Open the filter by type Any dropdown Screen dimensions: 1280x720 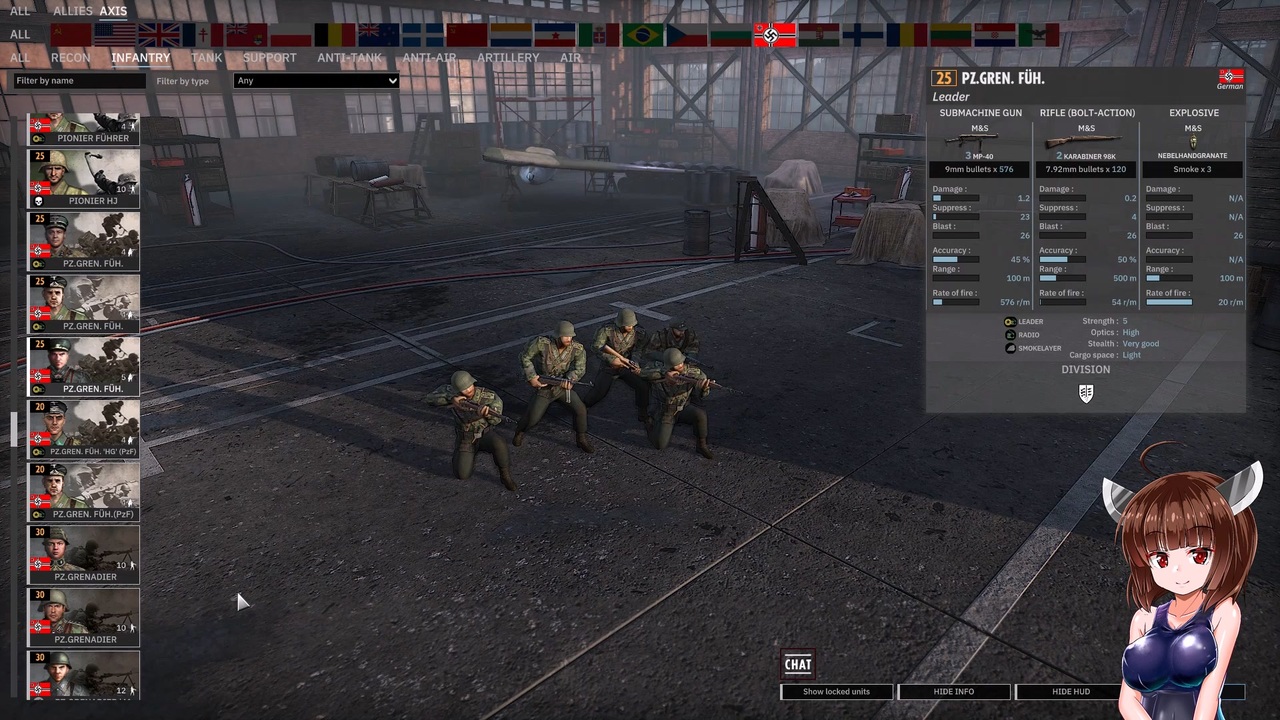[316, 80]
